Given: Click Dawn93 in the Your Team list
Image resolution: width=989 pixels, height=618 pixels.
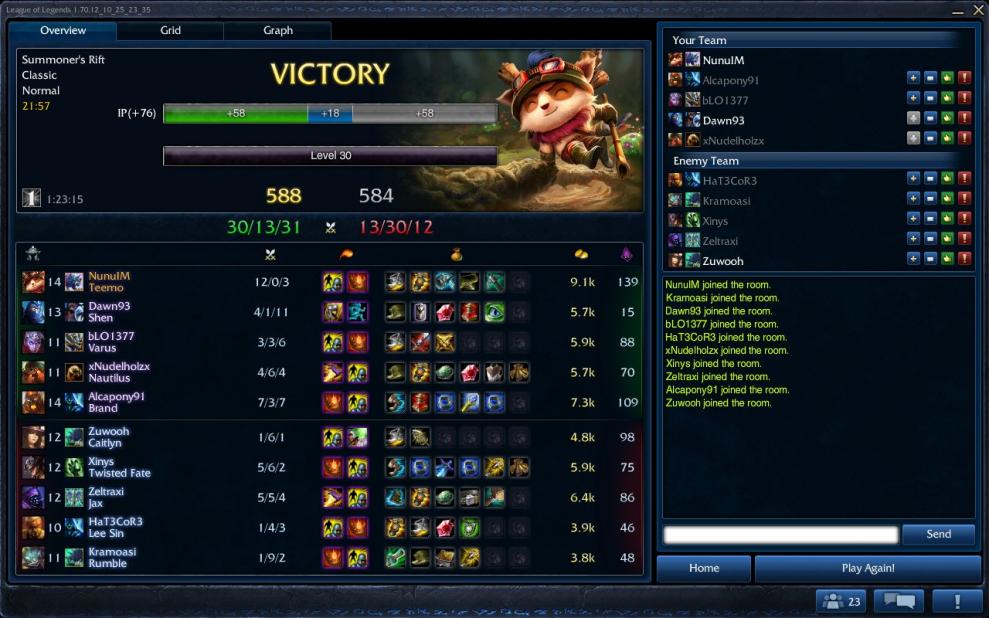Looking at the screenshot, I should (x=724, y=121).
